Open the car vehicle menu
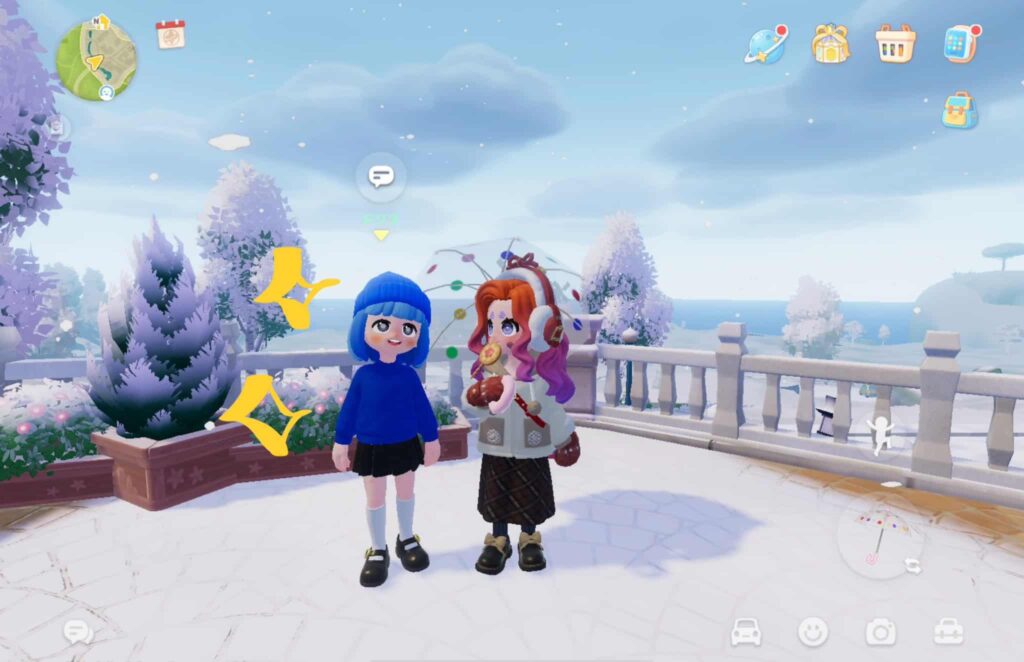1024x662 pixels. pyautogui.click(x=746, y=631)
